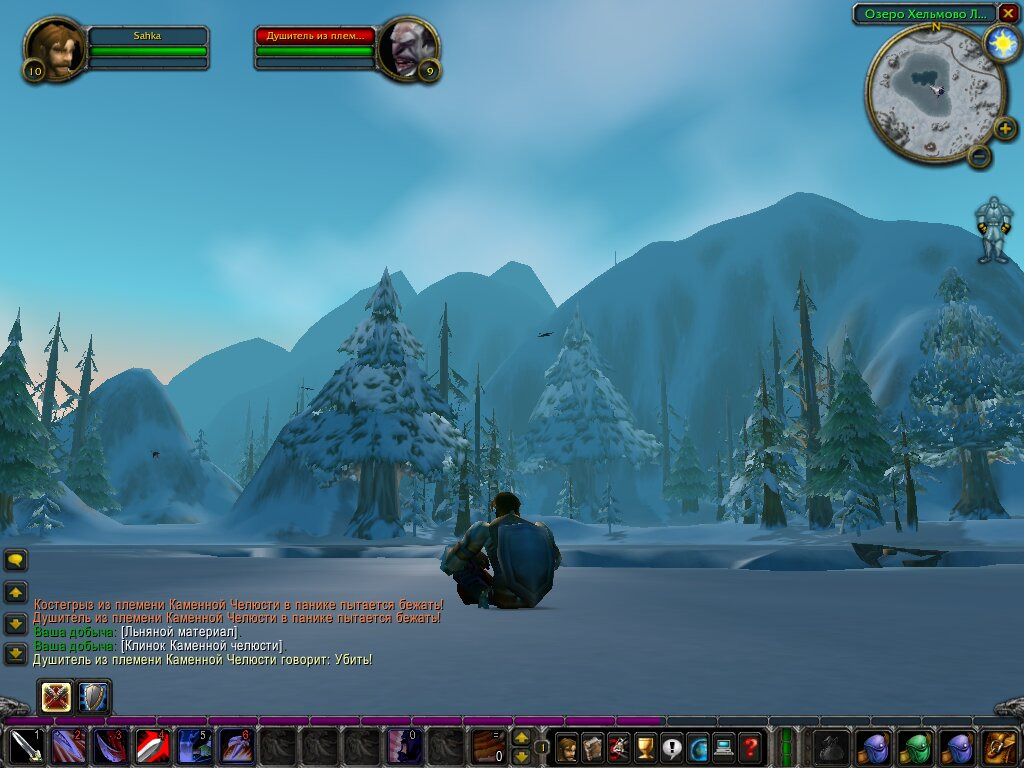
Task: Use the red arrow strike ability in slot 4
Action: click(152, 747)
